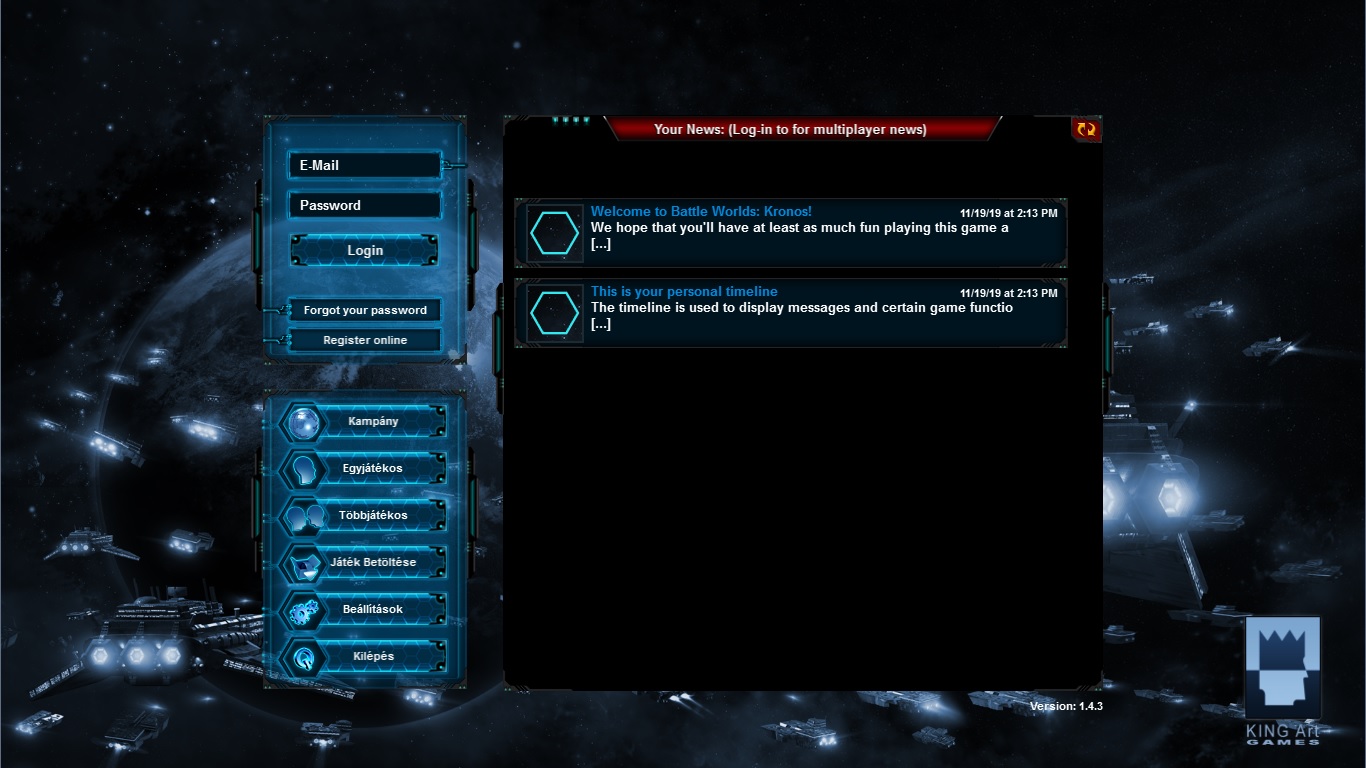Refresh the news feed with the orange arrows icon
The width and height of the screenshot is (1366, 768).
(x=1086, y=129)
